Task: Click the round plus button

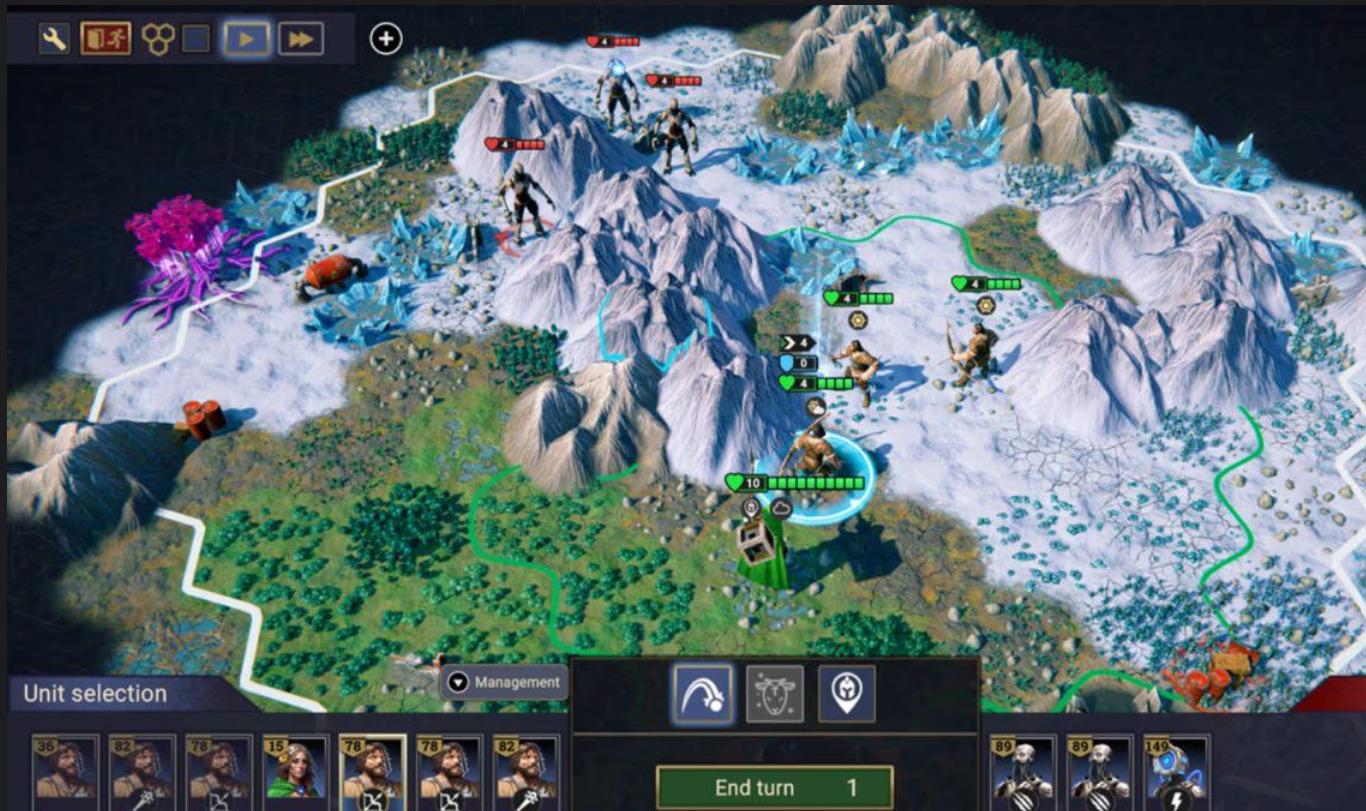Action: (x=386, y=39)
